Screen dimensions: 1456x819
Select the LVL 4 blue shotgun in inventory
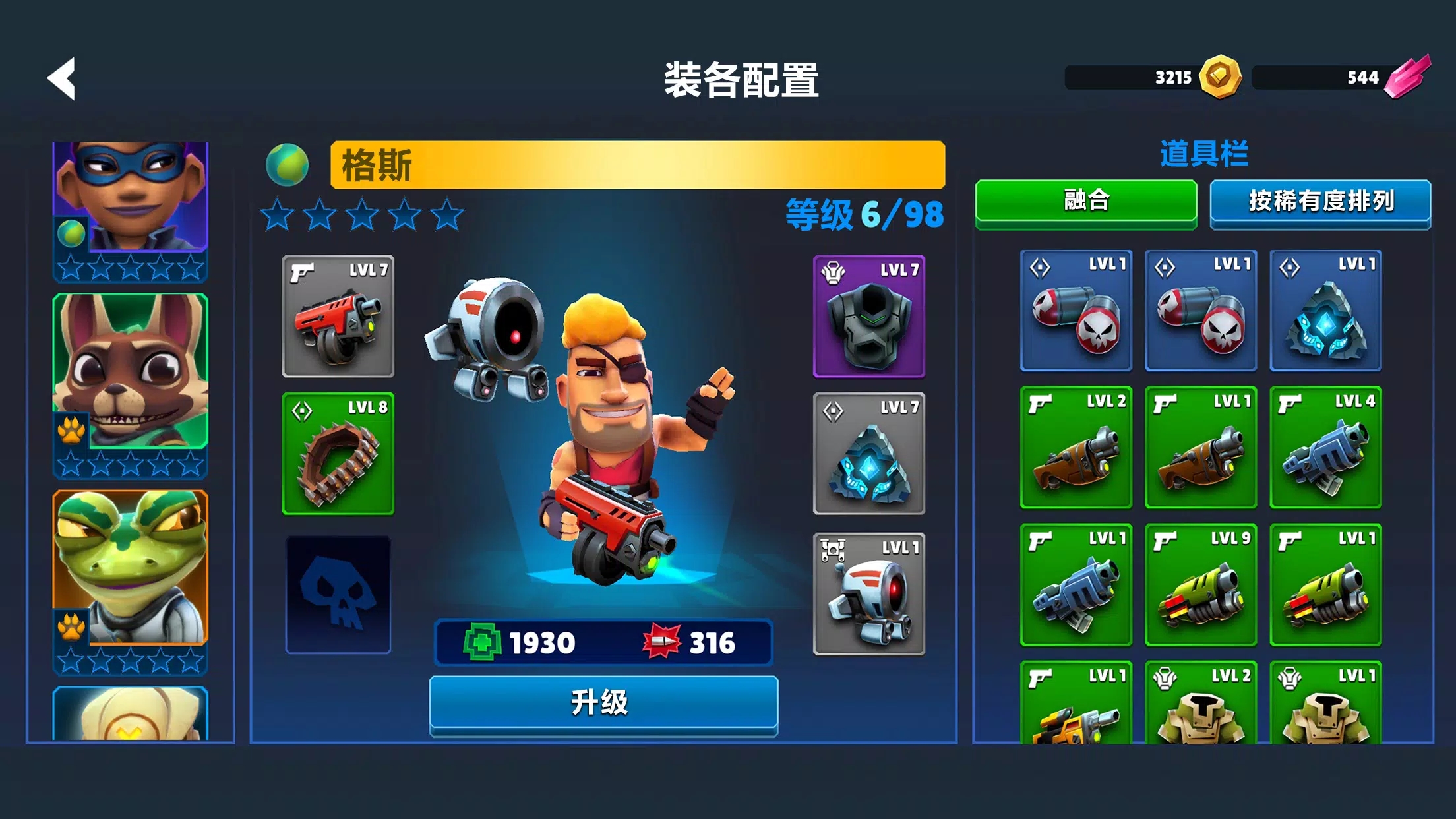coord(1326,447)
